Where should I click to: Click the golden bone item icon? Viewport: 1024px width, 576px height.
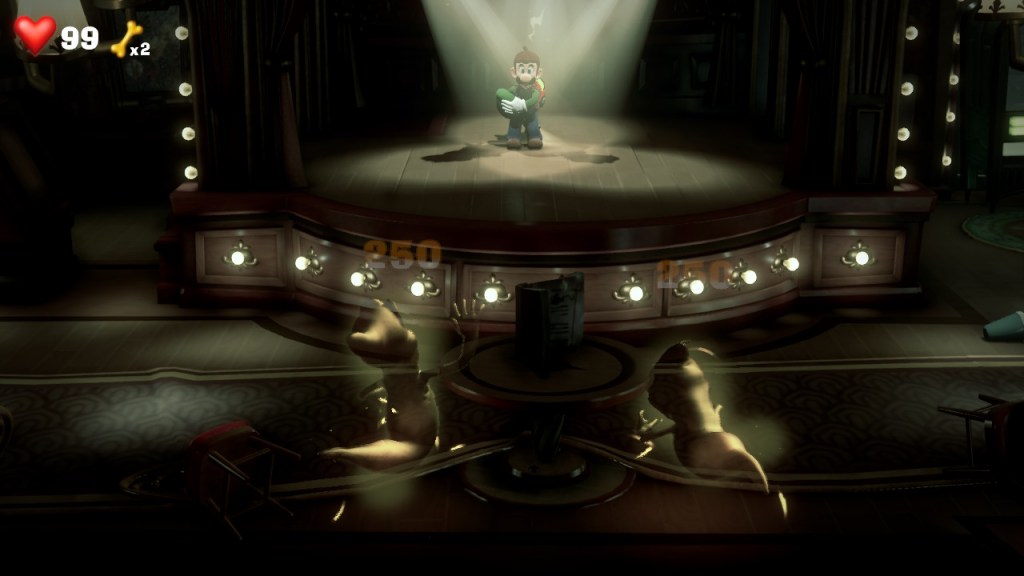[x=126, y=38]
